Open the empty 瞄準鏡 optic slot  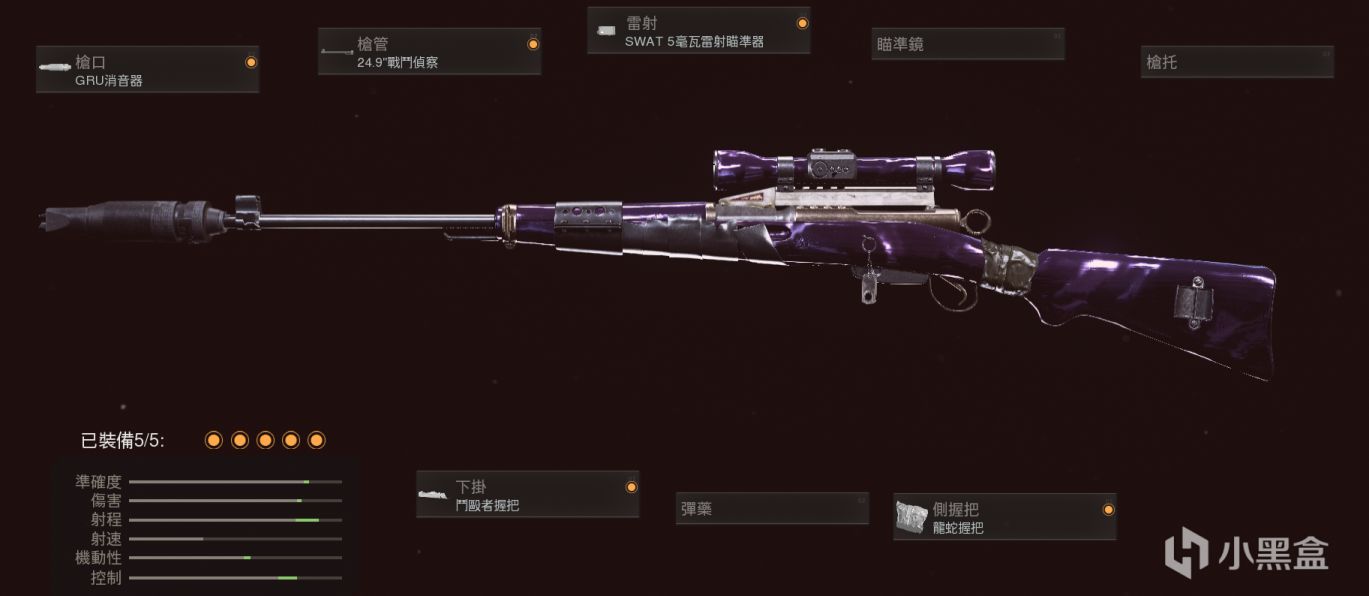coord(967,45)
